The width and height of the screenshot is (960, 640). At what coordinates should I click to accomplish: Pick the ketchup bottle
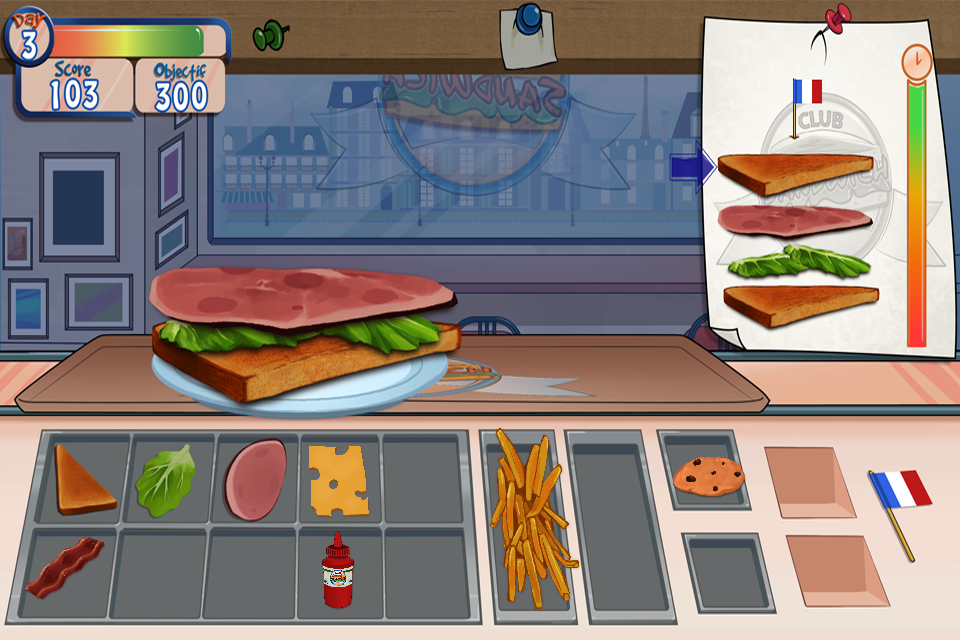click(x=338, y=572)
